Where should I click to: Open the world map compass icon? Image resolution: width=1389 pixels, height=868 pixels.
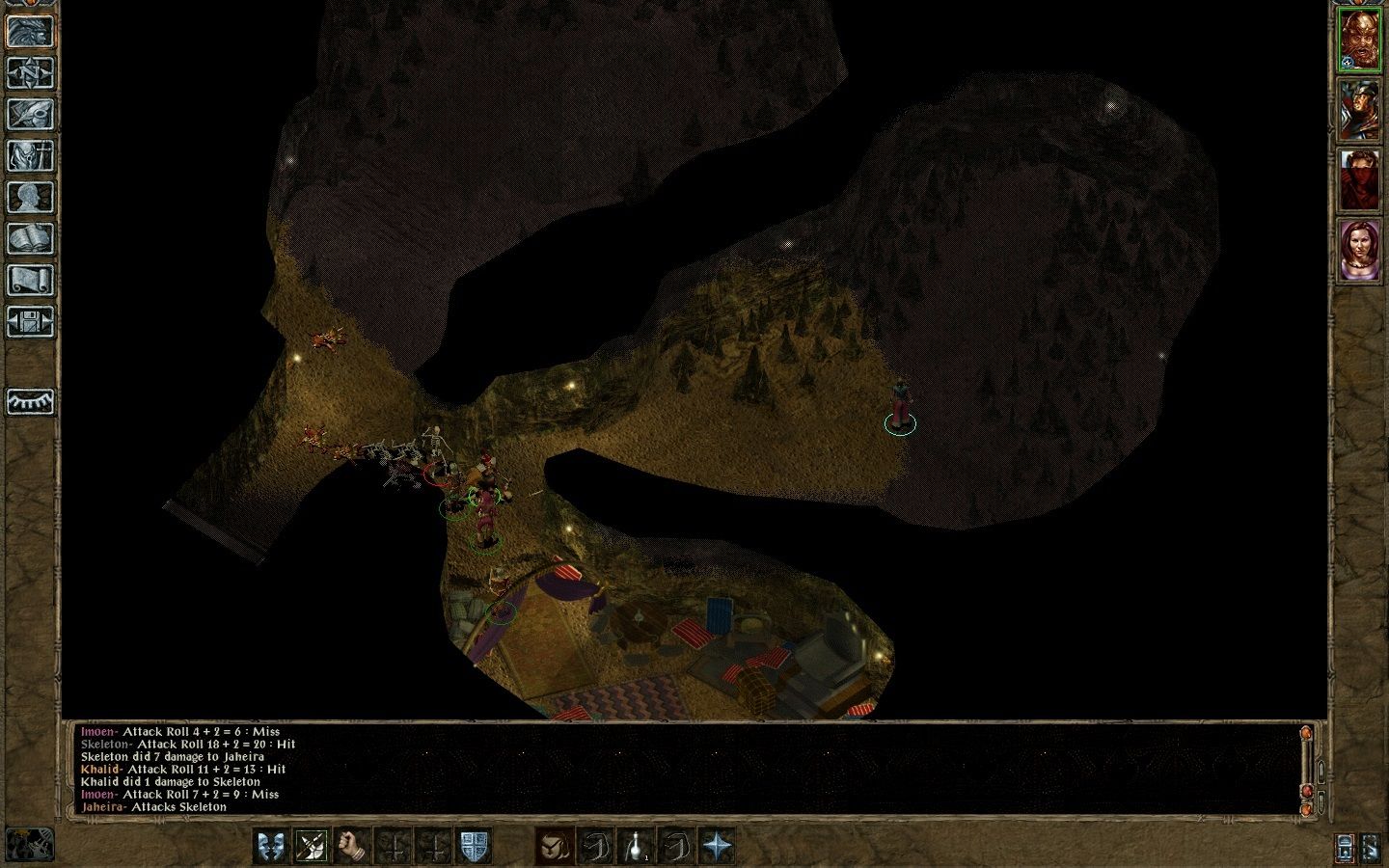(x=32, y=74)
